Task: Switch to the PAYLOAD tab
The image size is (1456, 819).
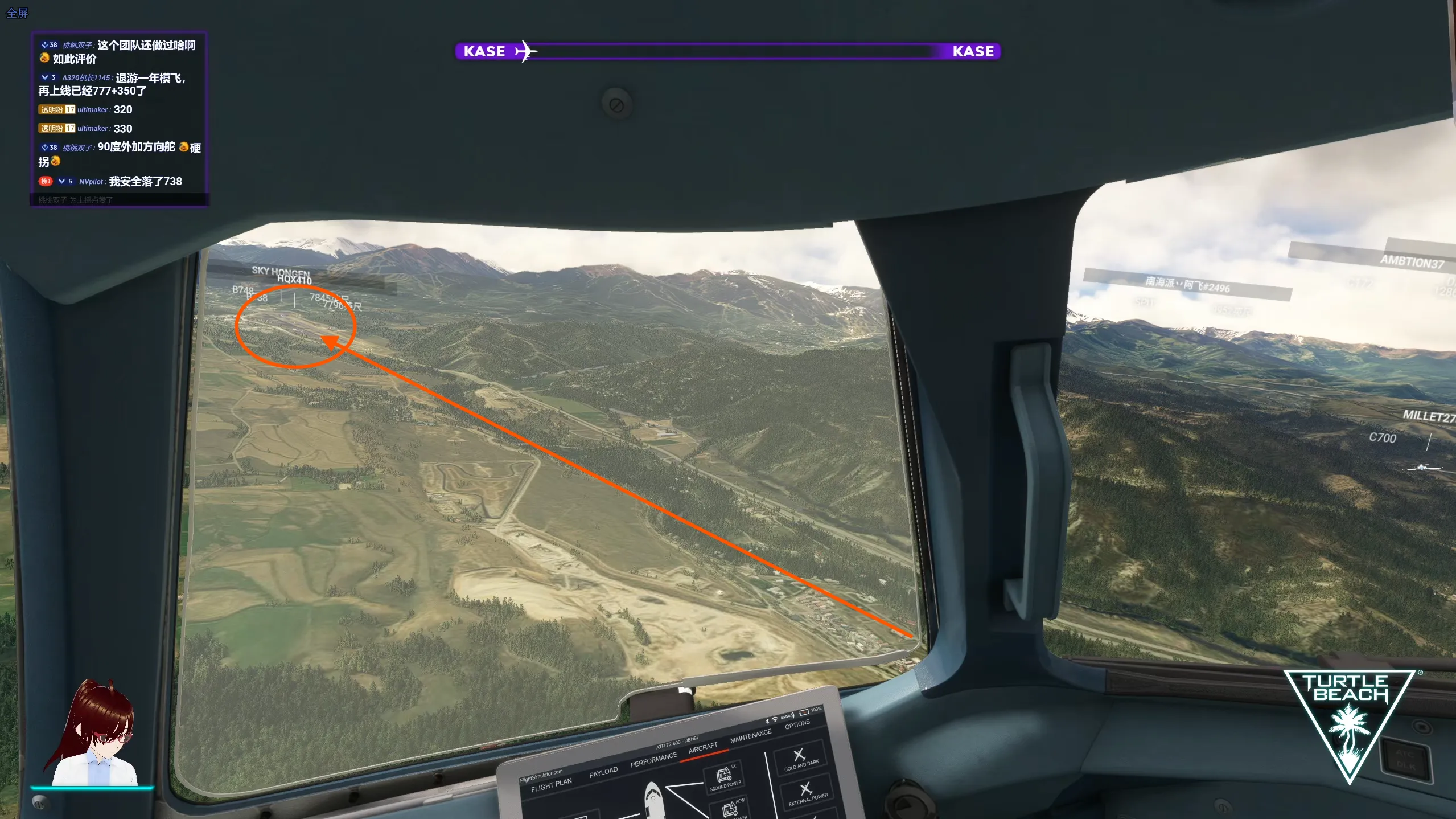Action: click(603, 772)
